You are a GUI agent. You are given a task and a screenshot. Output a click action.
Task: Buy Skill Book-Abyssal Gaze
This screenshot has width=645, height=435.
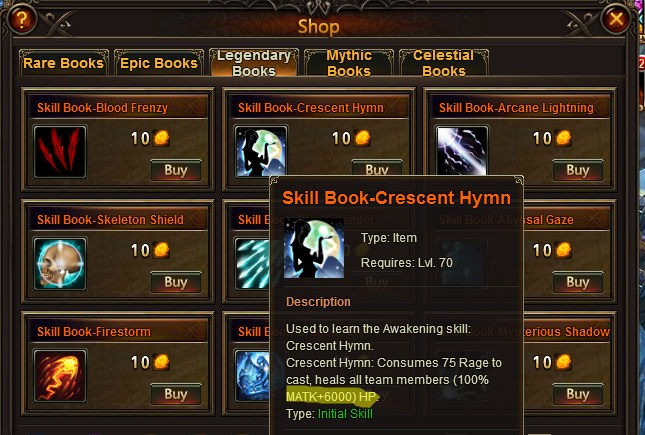click(578, 282)
